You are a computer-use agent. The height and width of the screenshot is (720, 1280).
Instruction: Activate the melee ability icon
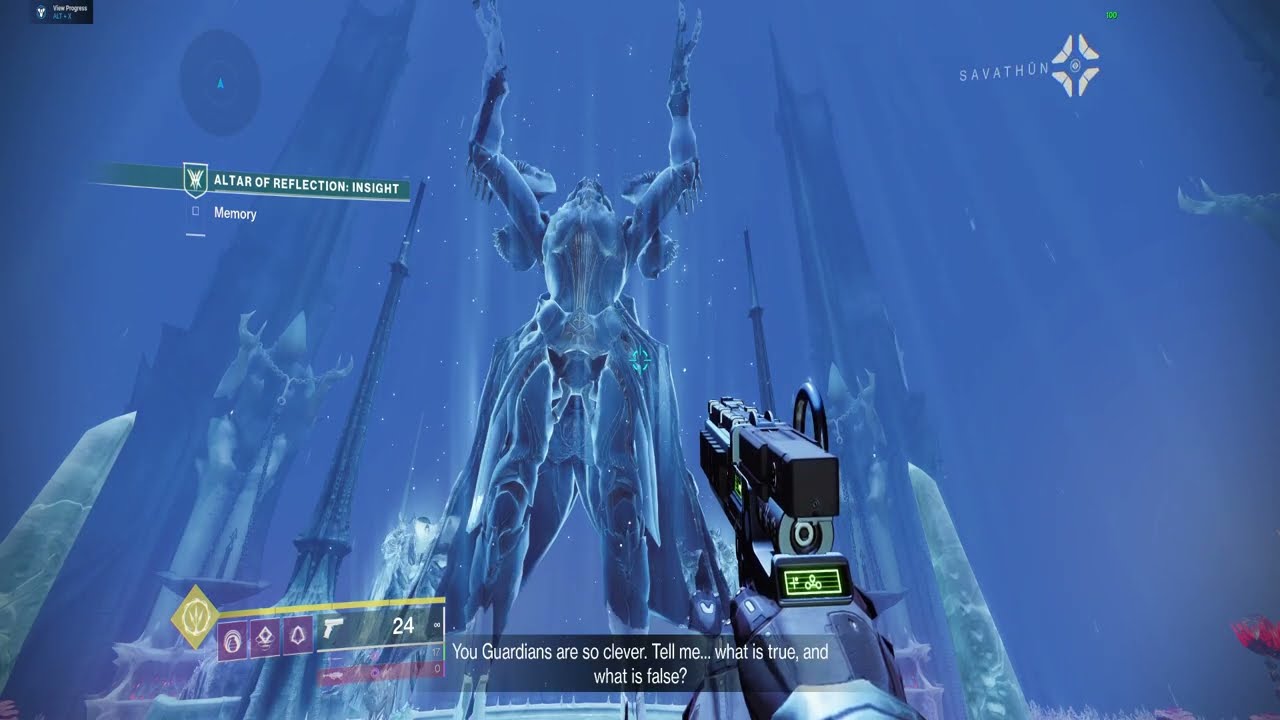pyautogui.click(x=298, y=636)
